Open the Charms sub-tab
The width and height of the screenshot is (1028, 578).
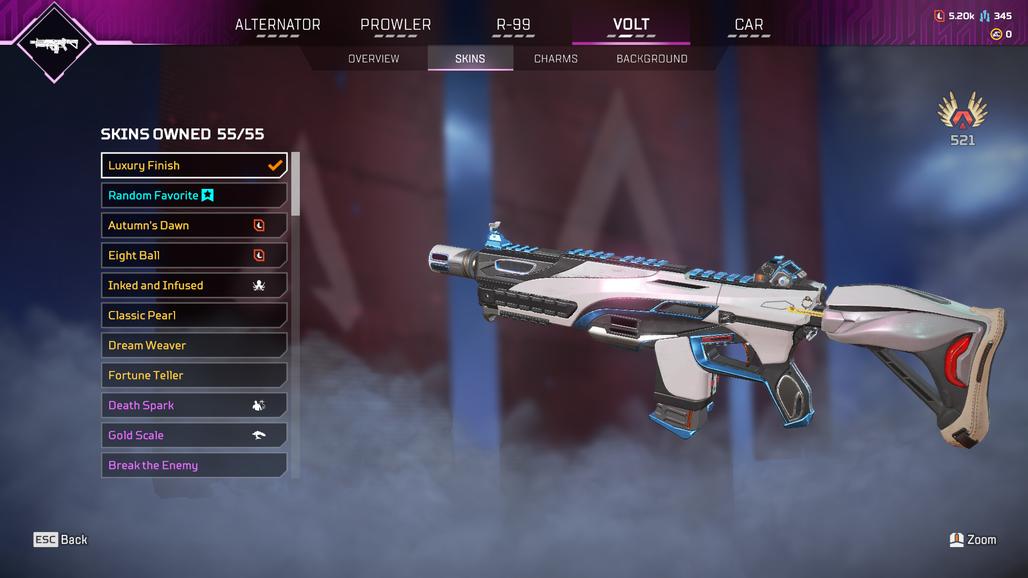point(555,59)
